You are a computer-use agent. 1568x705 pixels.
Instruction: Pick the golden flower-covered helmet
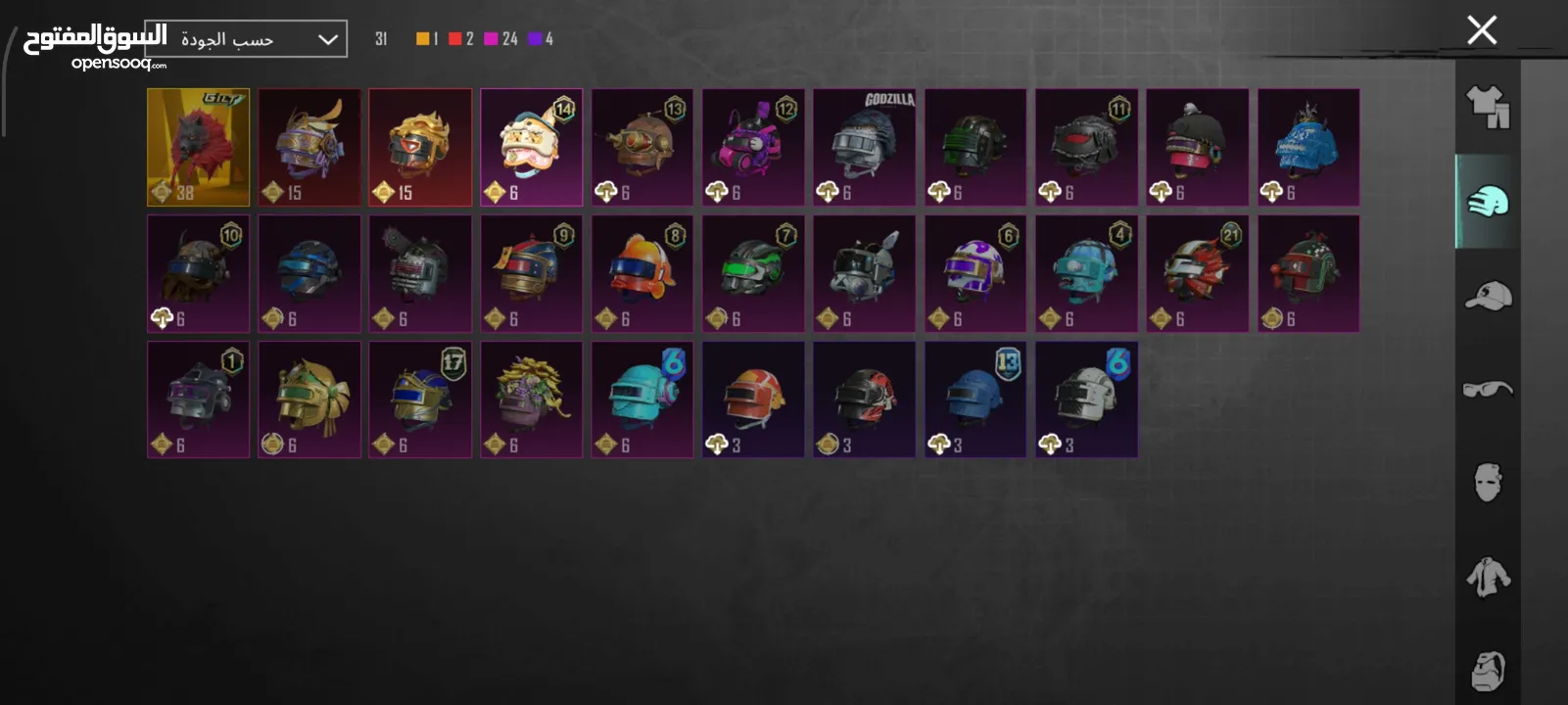tap(531, 399)
